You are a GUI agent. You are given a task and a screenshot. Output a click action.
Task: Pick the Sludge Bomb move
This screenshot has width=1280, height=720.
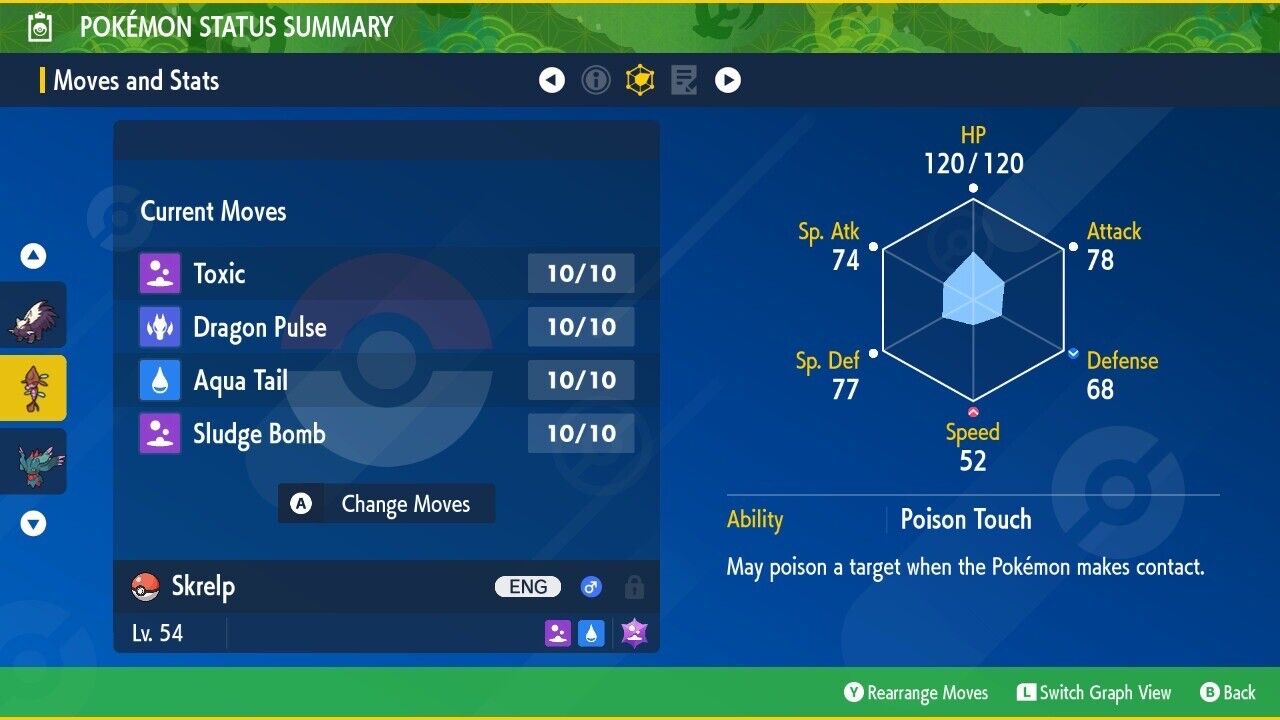point(386,434)
